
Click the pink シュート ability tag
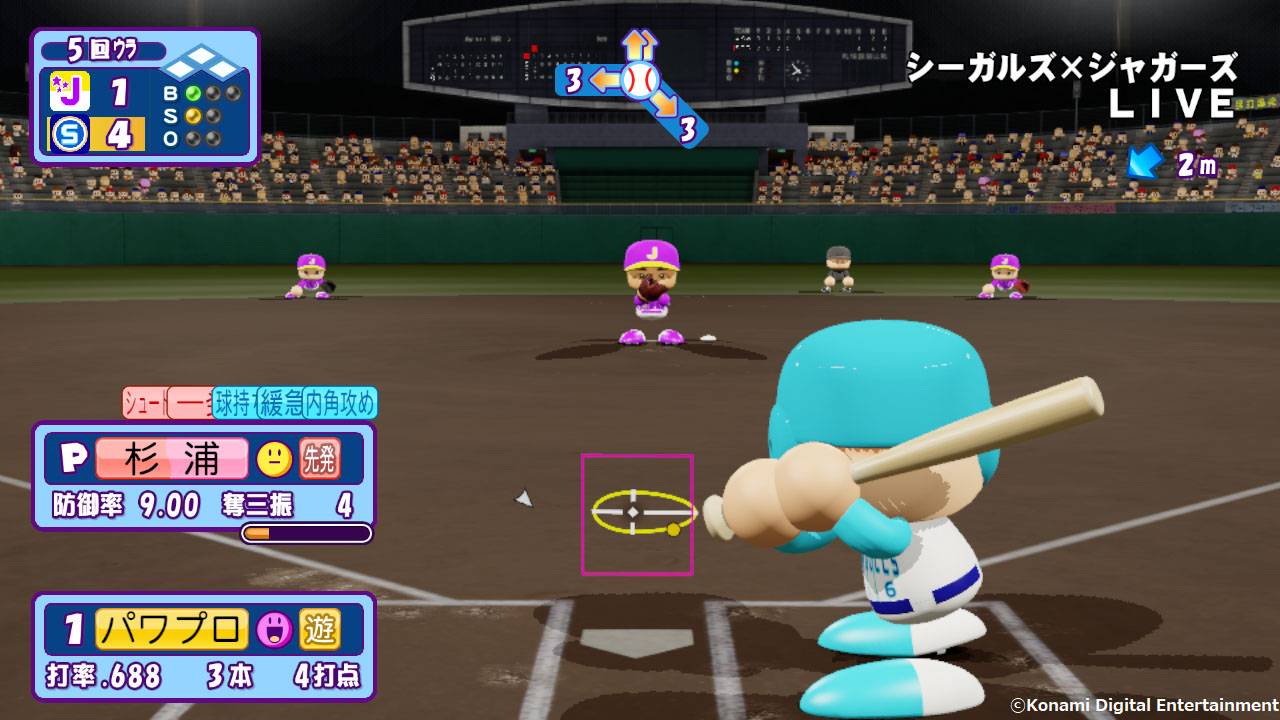tap(145, 403)
